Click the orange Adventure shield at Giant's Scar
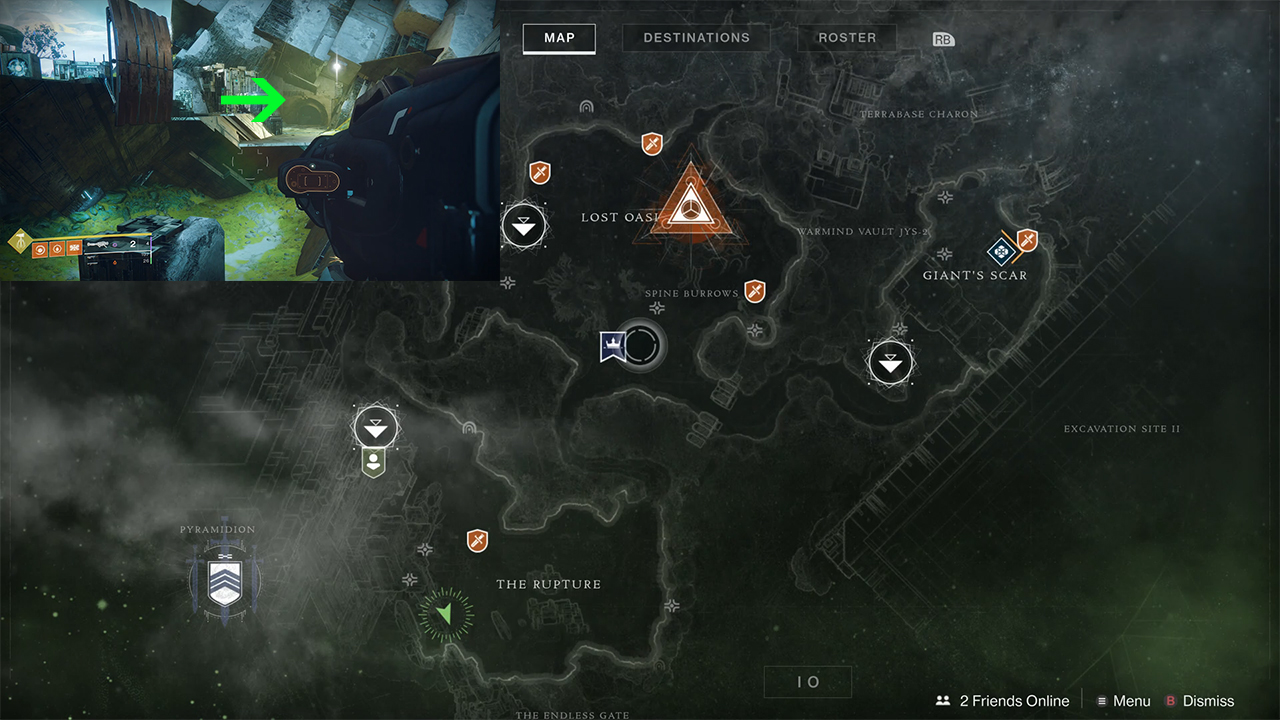The height and width of the screenshot is (720, 1280). tap(1029, 241)
